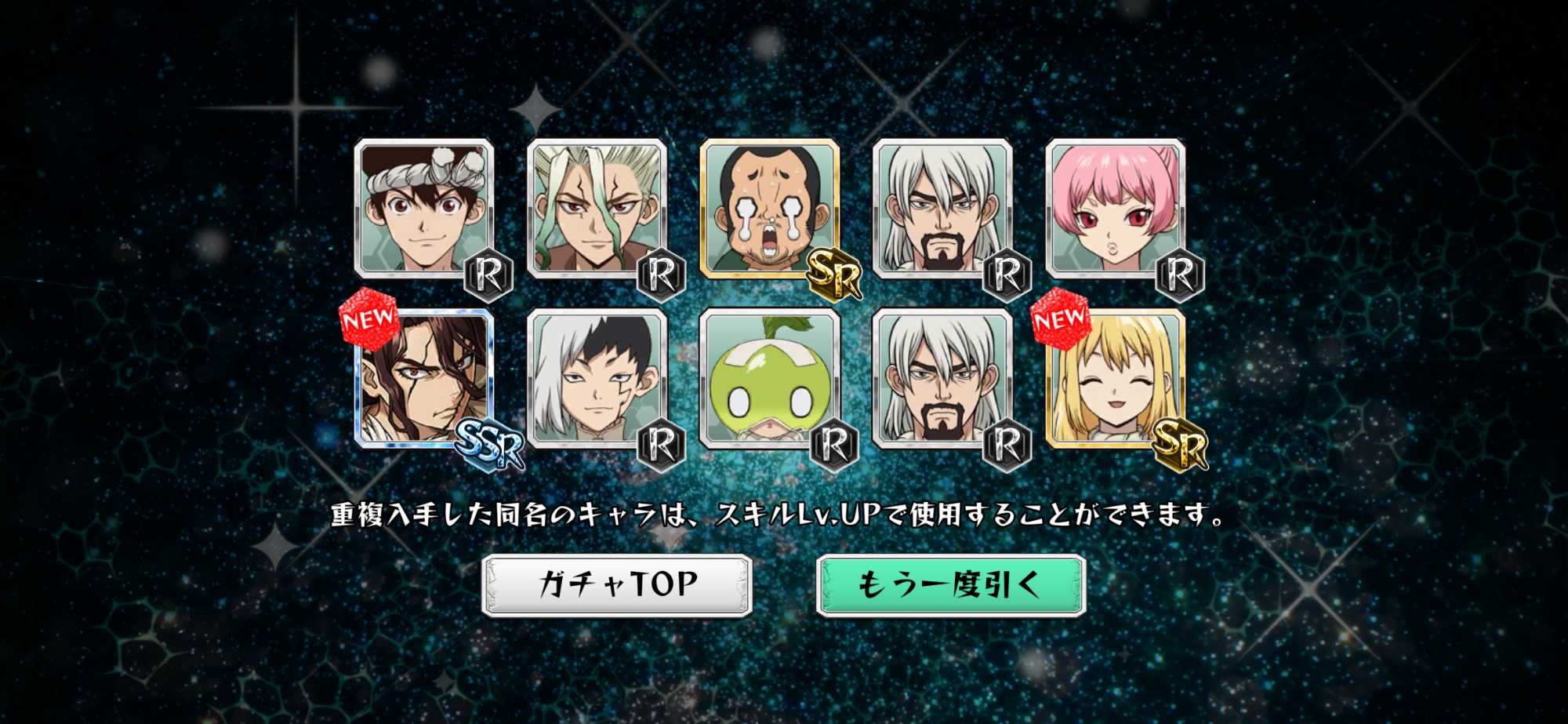Select the pink-haired girl R card

click(x=1115, y=209)
